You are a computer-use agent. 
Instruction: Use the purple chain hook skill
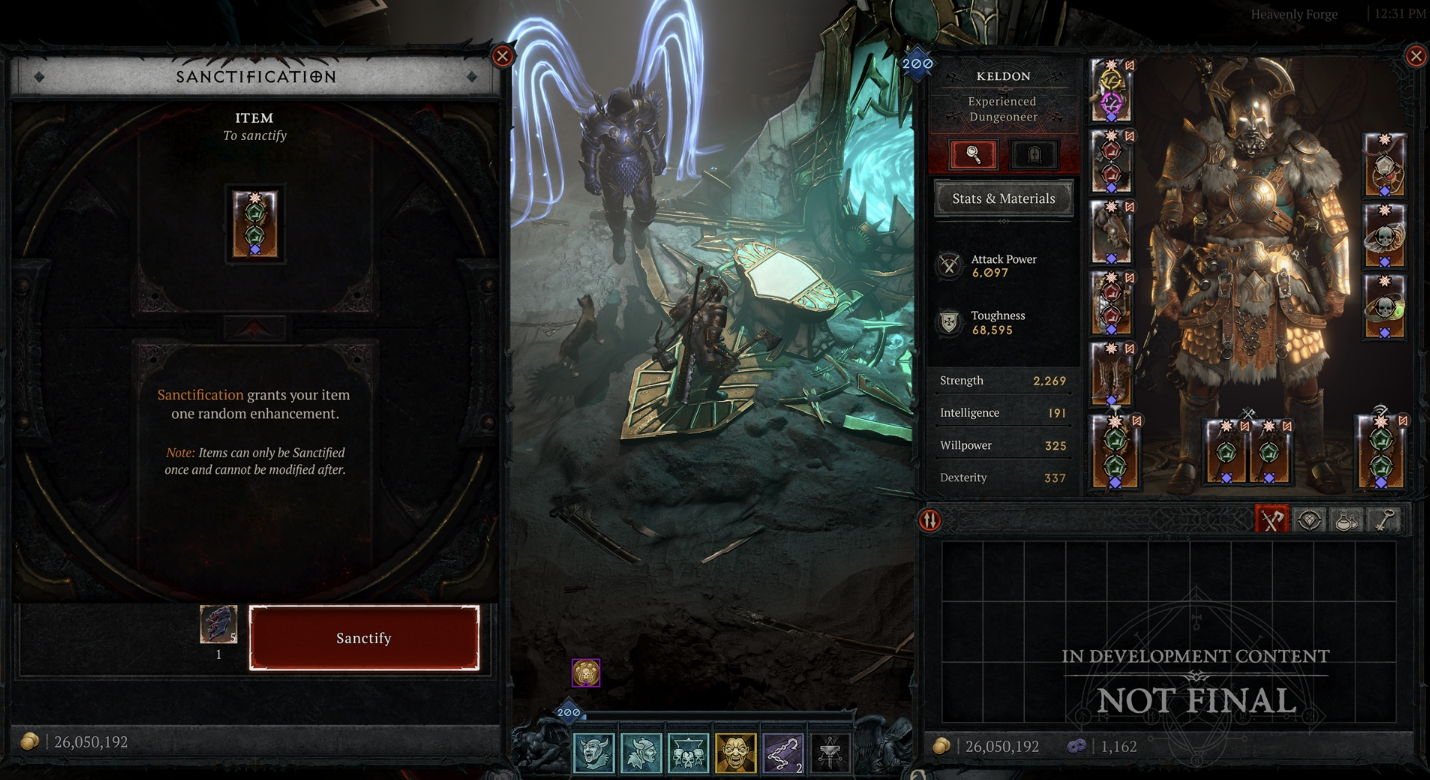click(782, 752)
